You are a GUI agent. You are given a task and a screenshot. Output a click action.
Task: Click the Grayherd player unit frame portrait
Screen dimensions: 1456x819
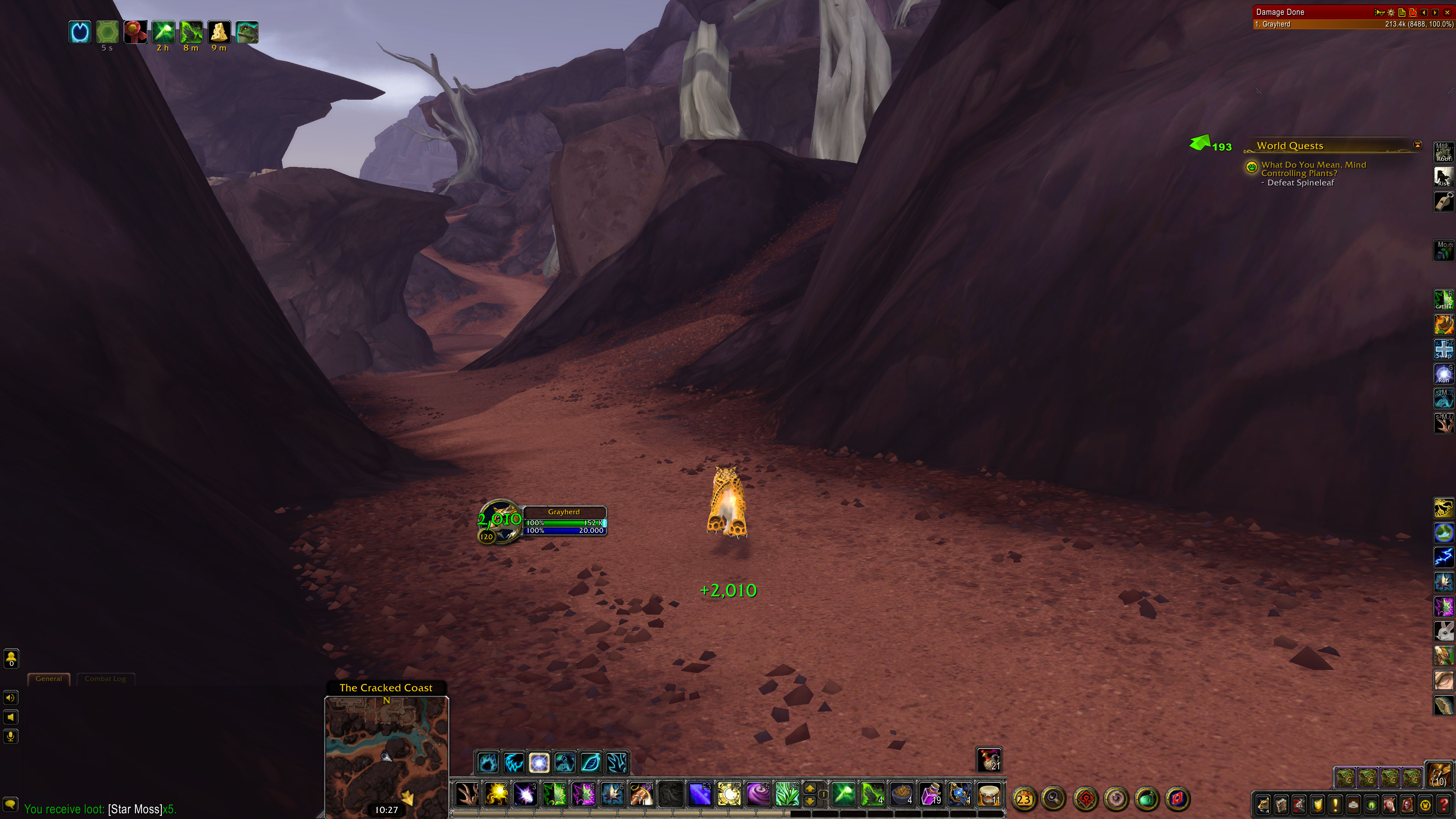pyautogui.click(x=500, y=521)
